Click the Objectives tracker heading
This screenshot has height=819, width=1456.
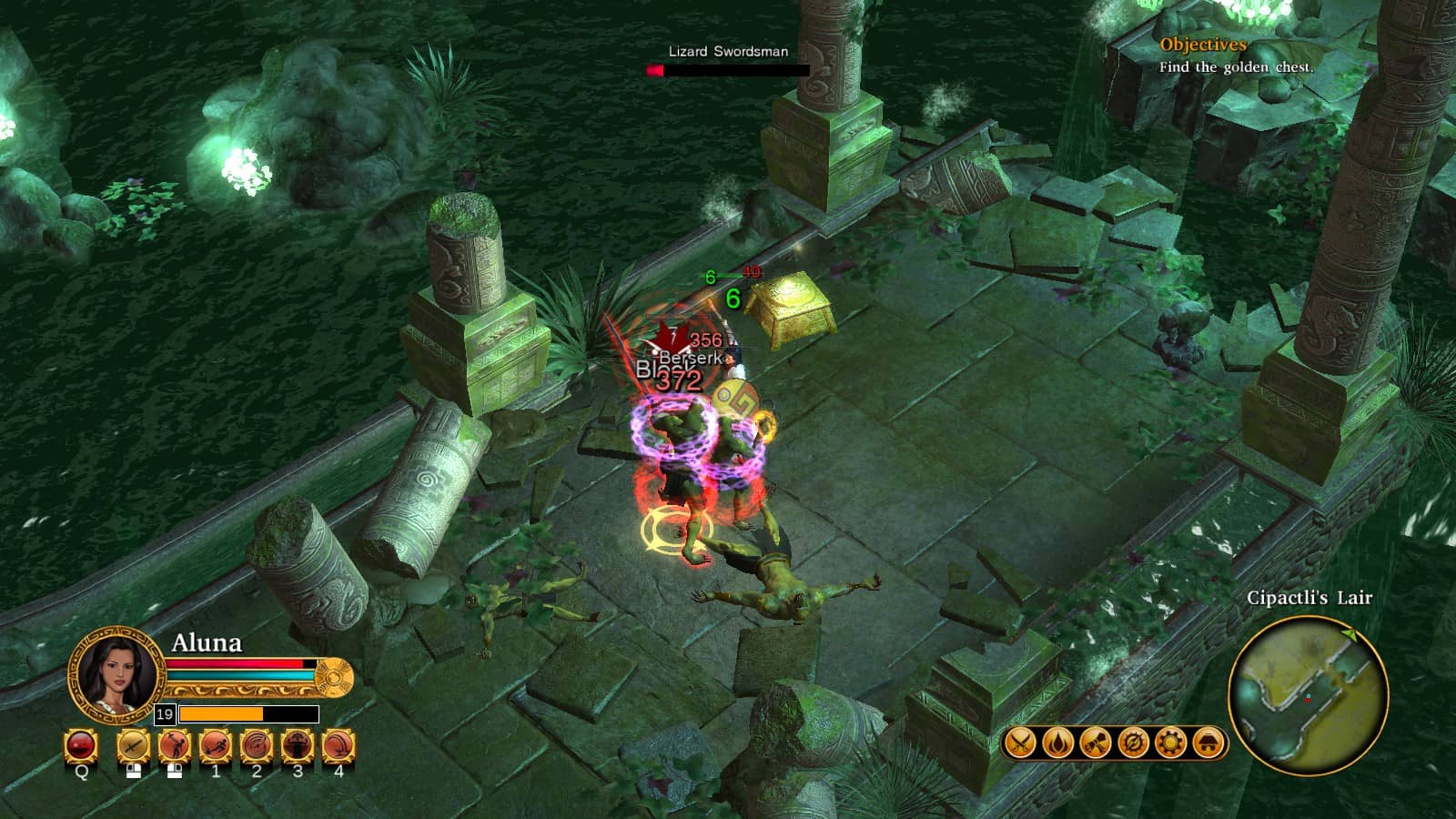[1202, 45]
